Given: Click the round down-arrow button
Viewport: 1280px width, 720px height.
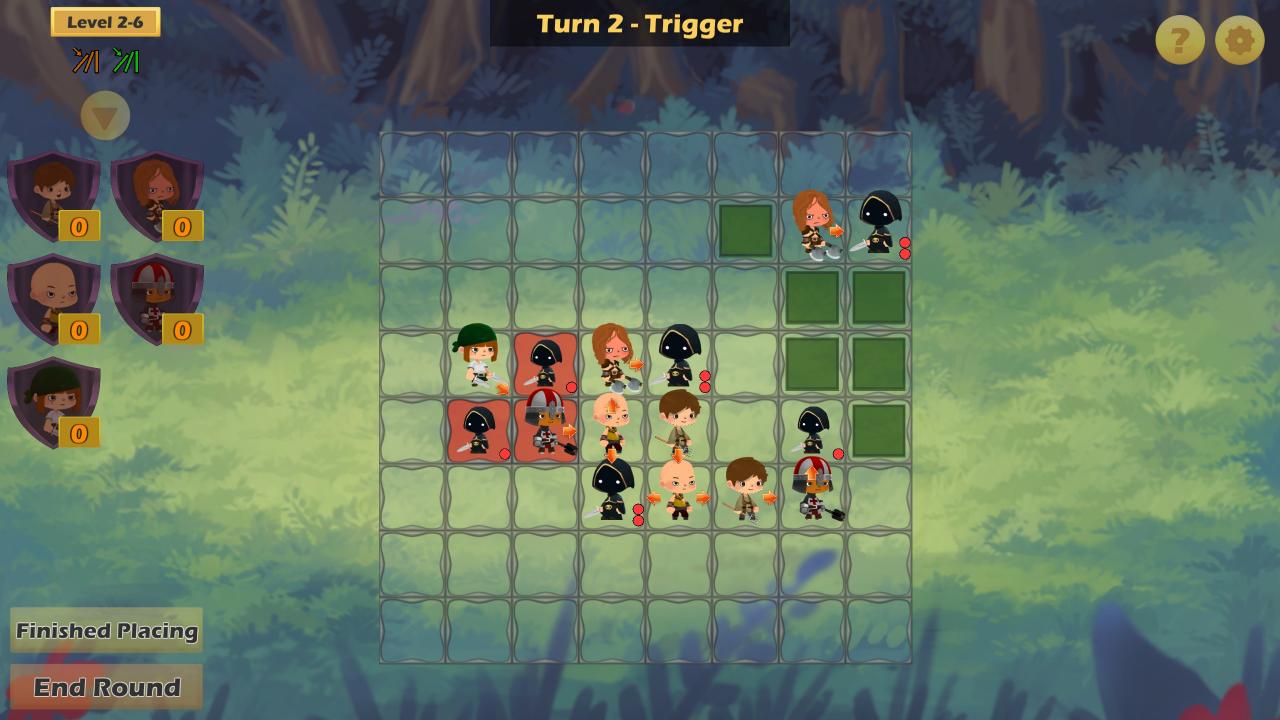Looking at the screenshot, I should tap(105, 117).
